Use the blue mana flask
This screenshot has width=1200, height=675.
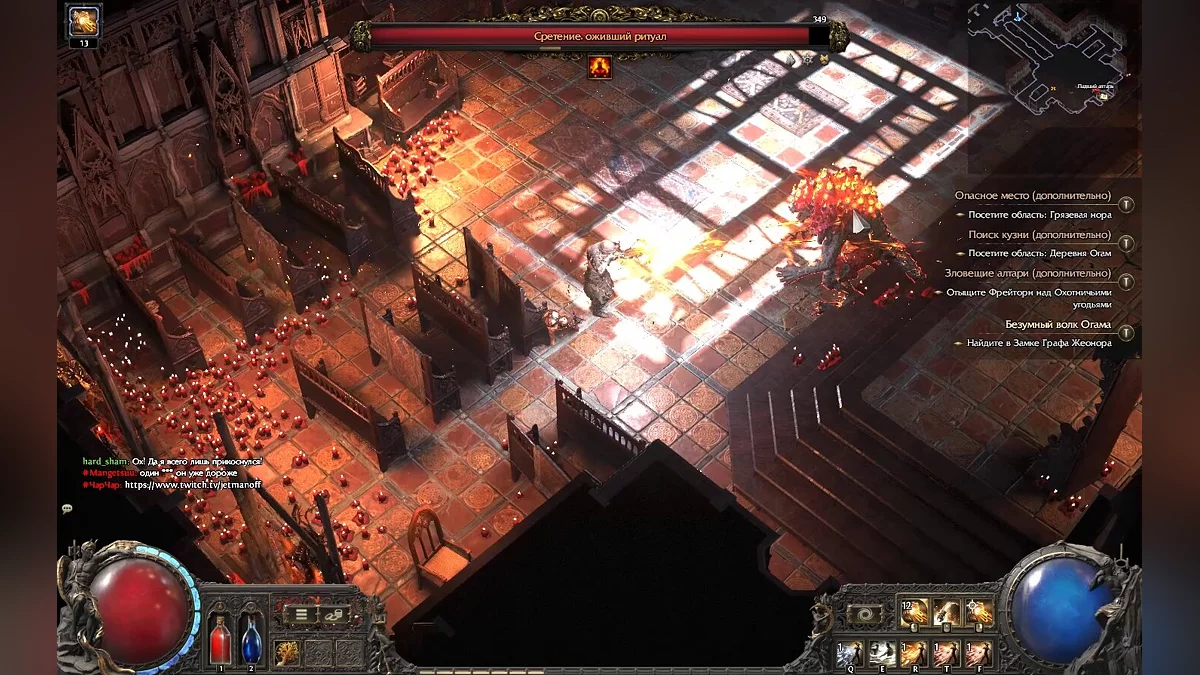251,638
